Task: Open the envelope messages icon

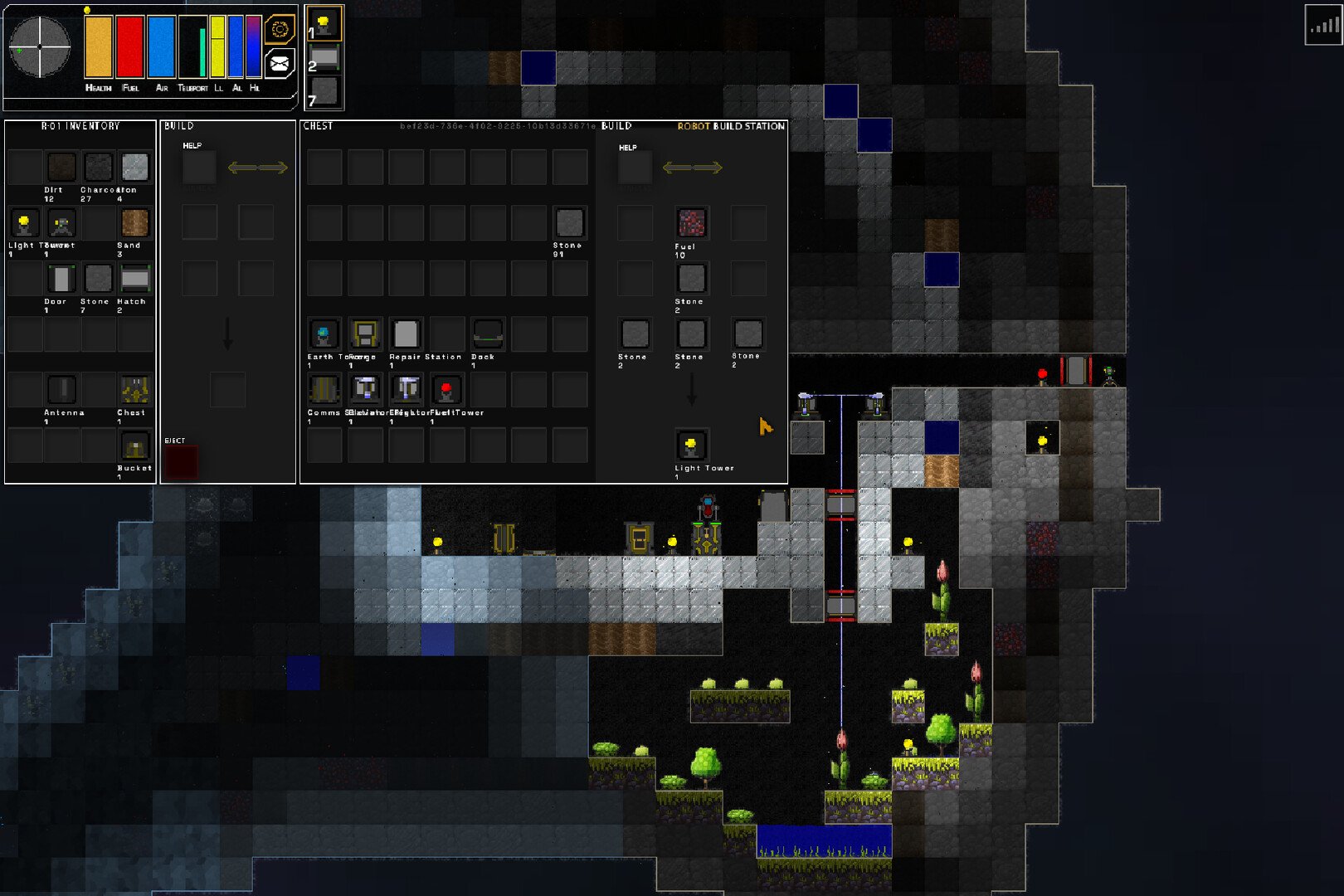Action: (280, 62)
